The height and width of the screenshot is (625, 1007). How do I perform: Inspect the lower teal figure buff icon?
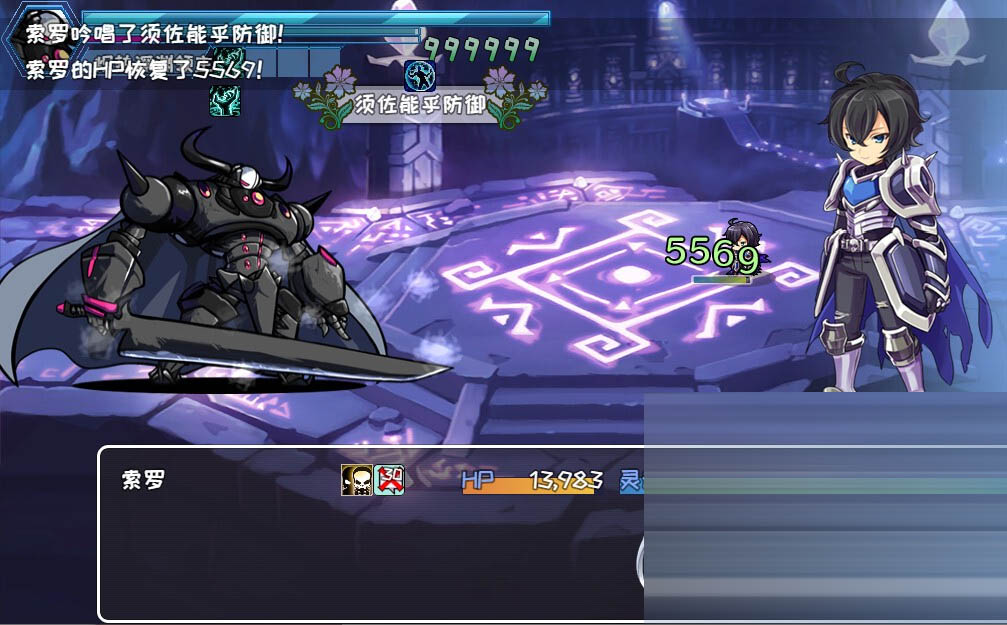tap(224, 99)
